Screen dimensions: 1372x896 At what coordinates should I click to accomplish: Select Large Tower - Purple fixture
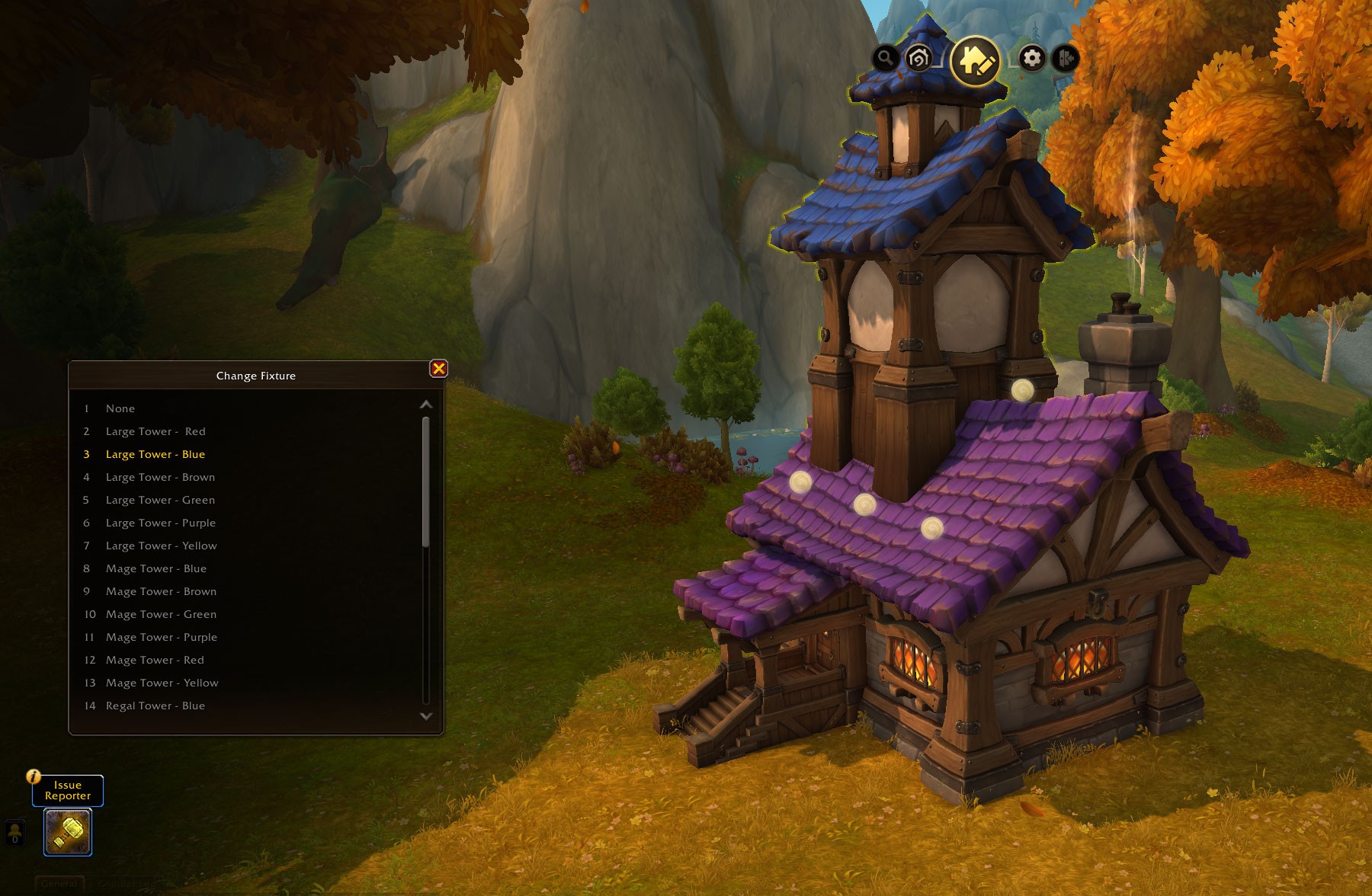coord(160,523)
